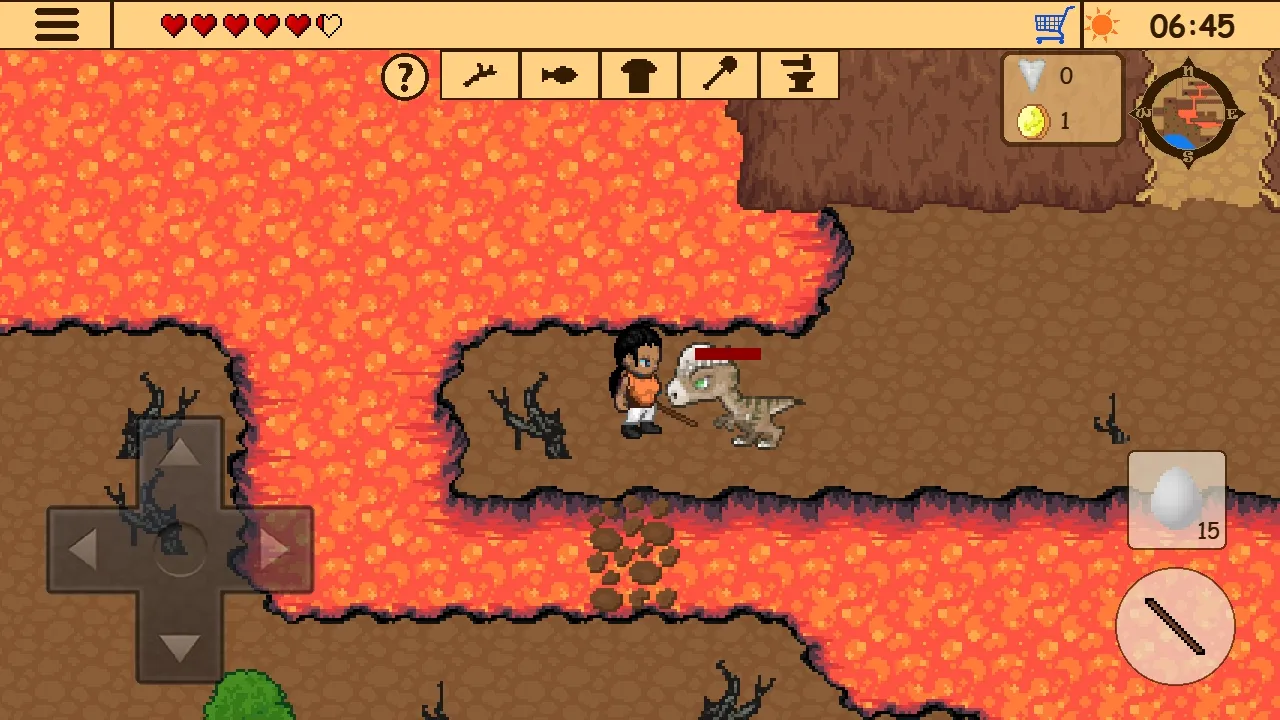Click the silver flint currency icon

coord(1030,75)
